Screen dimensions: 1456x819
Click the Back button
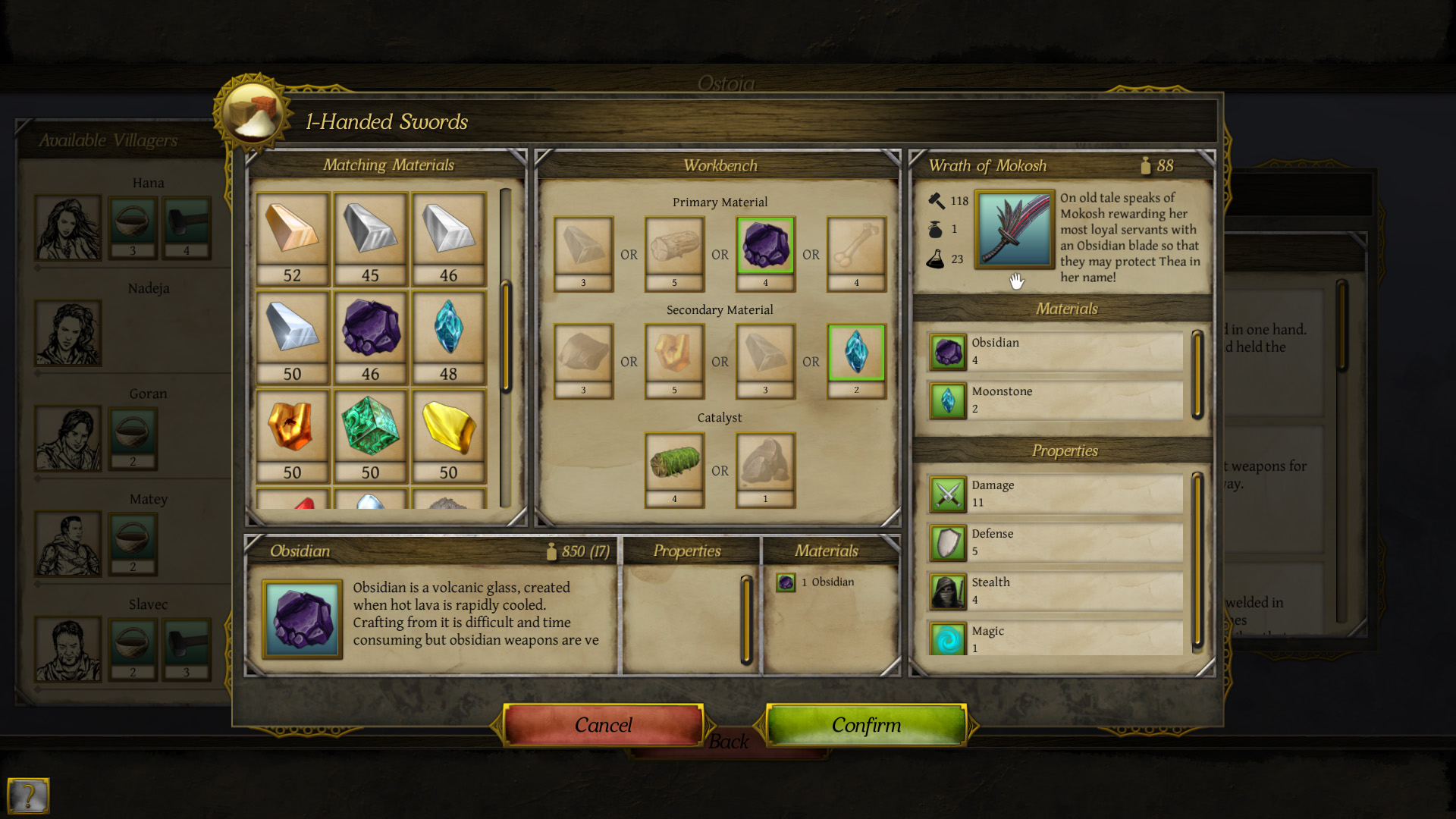point(729,742)
